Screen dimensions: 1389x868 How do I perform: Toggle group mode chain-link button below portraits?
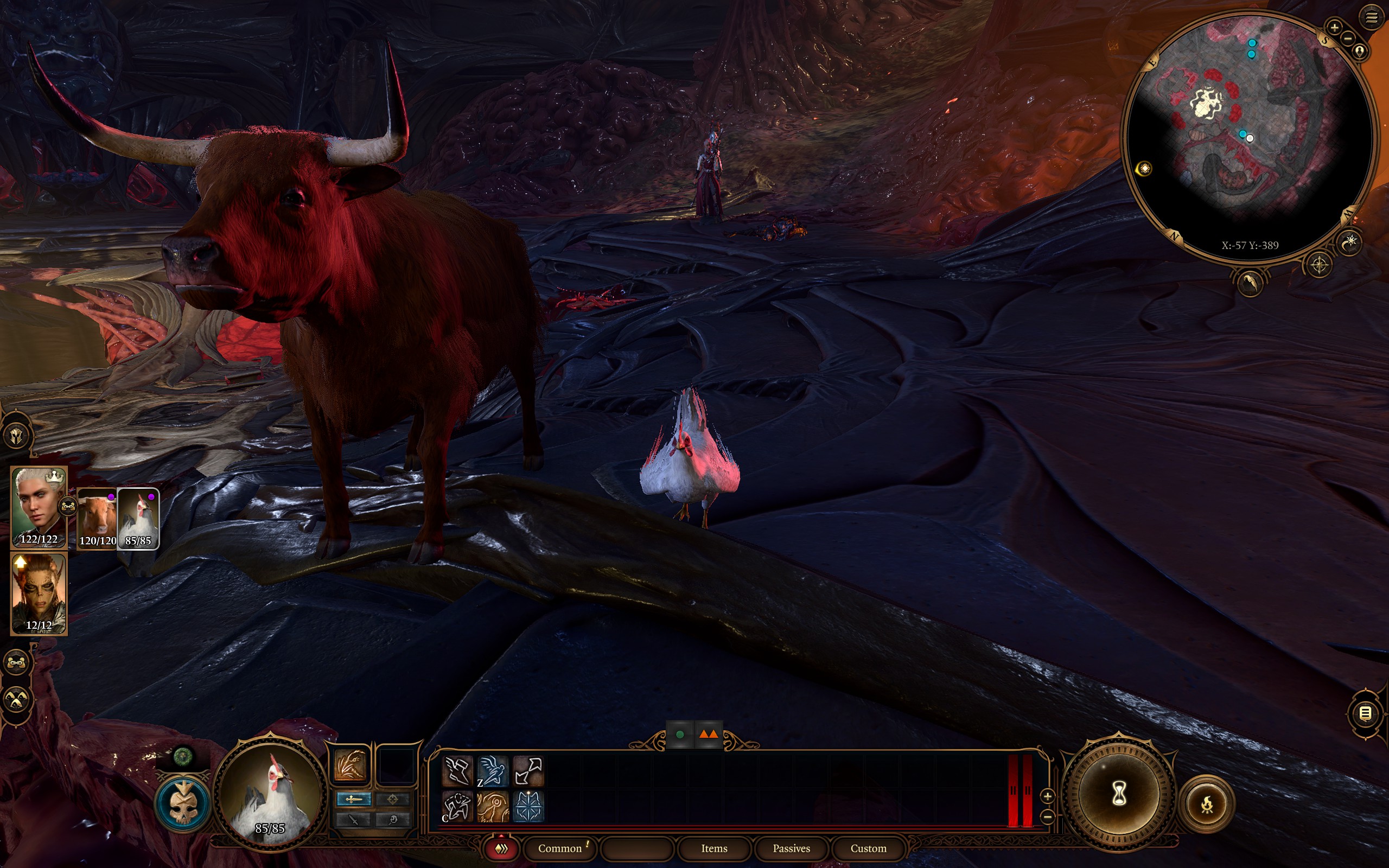[x=16, y=663]
